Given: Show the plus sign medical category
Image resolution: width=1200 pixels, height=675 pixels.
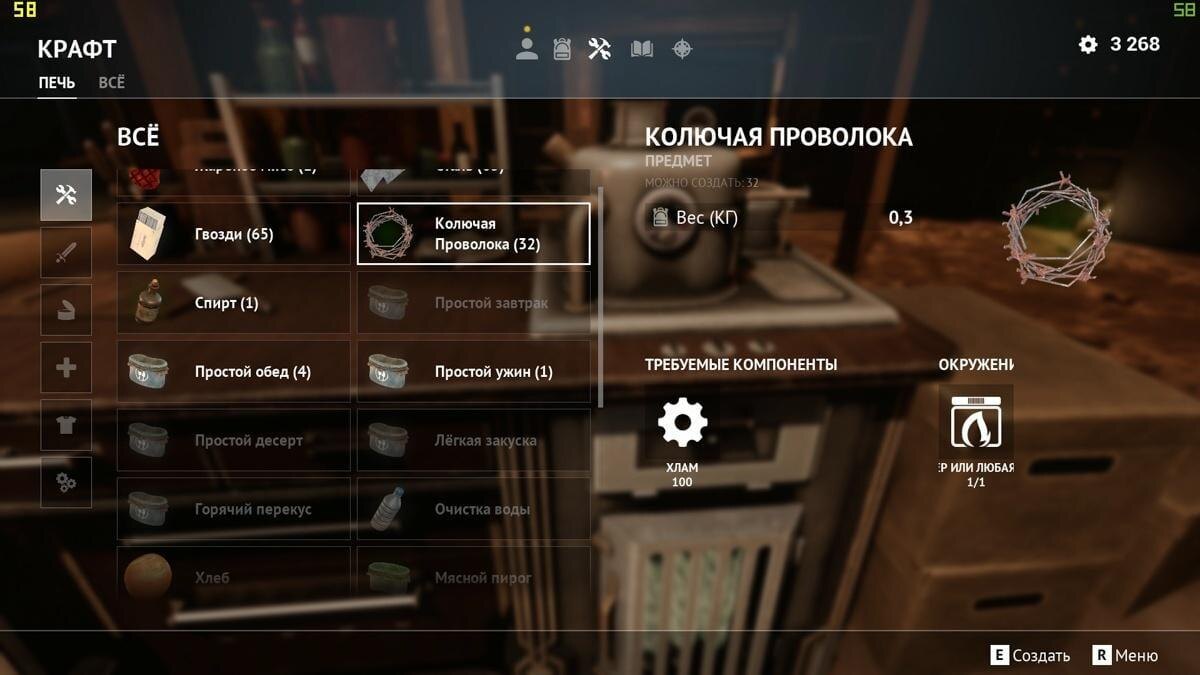Looking at the screenshot, I should click(66, 368).
